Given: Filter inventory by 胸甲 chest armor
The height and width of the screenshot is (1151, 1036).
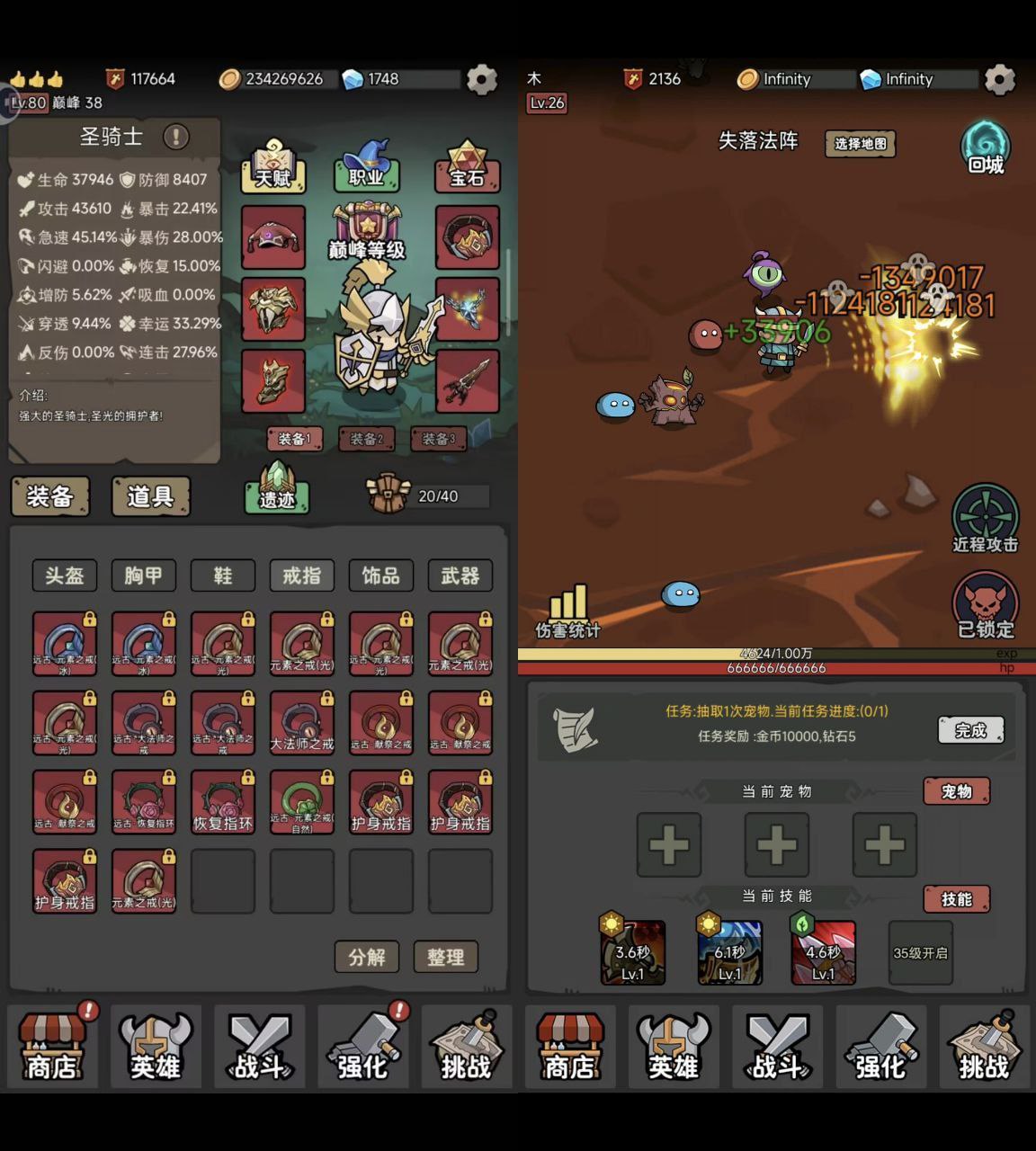Looking at the screenshot, I should tap(144, 575).
